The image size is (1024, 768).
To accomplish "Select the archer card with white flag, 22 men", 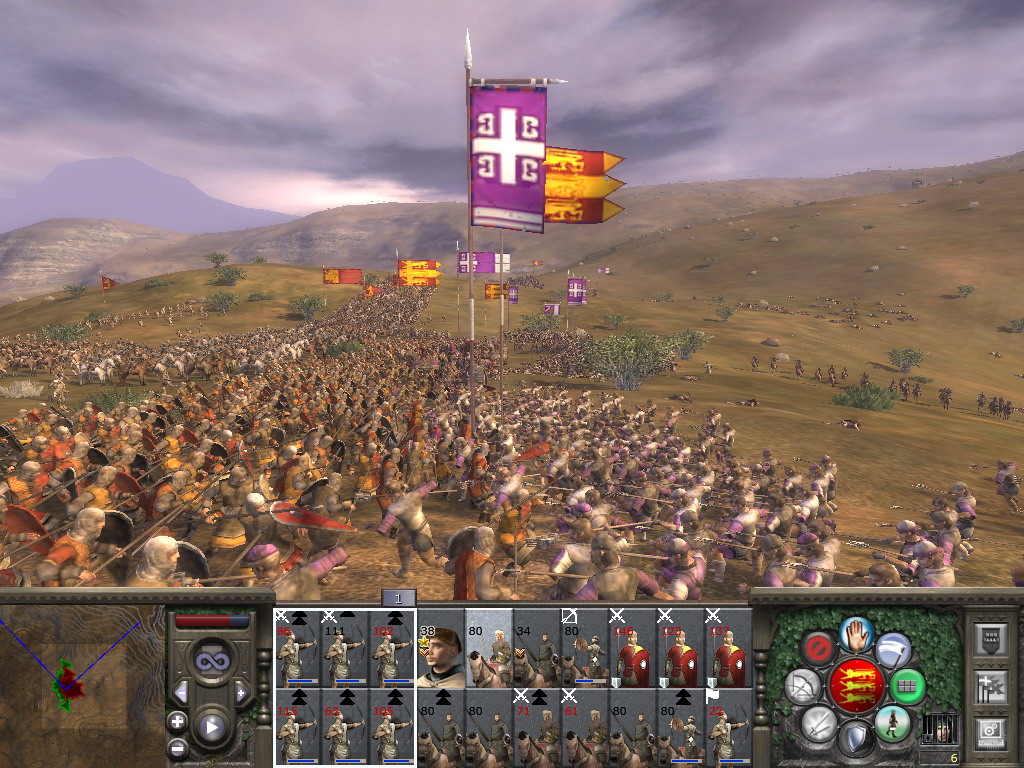I will coord(728,727).
